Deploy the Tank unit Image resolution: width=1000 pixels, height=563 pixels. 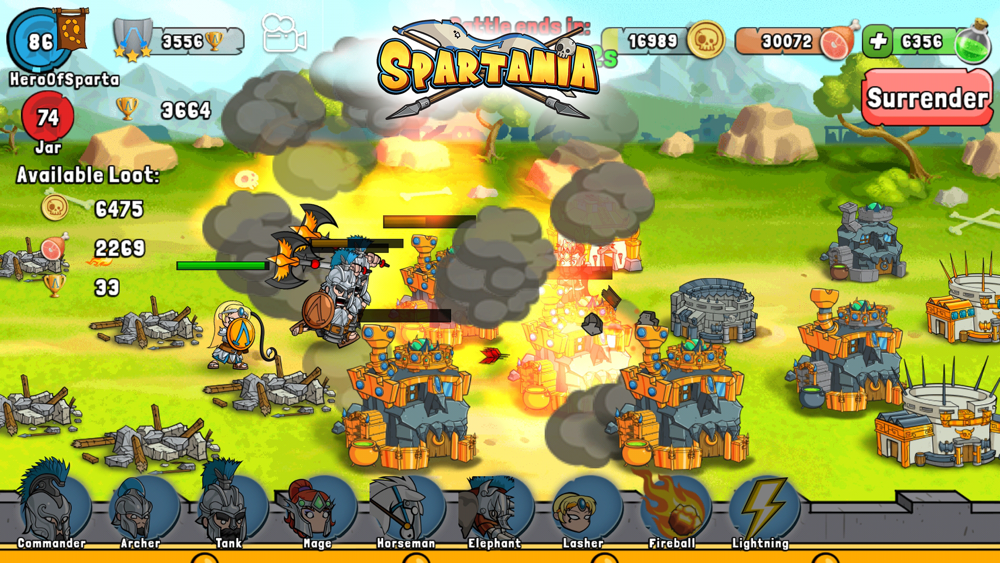click(x=229, y=507)
